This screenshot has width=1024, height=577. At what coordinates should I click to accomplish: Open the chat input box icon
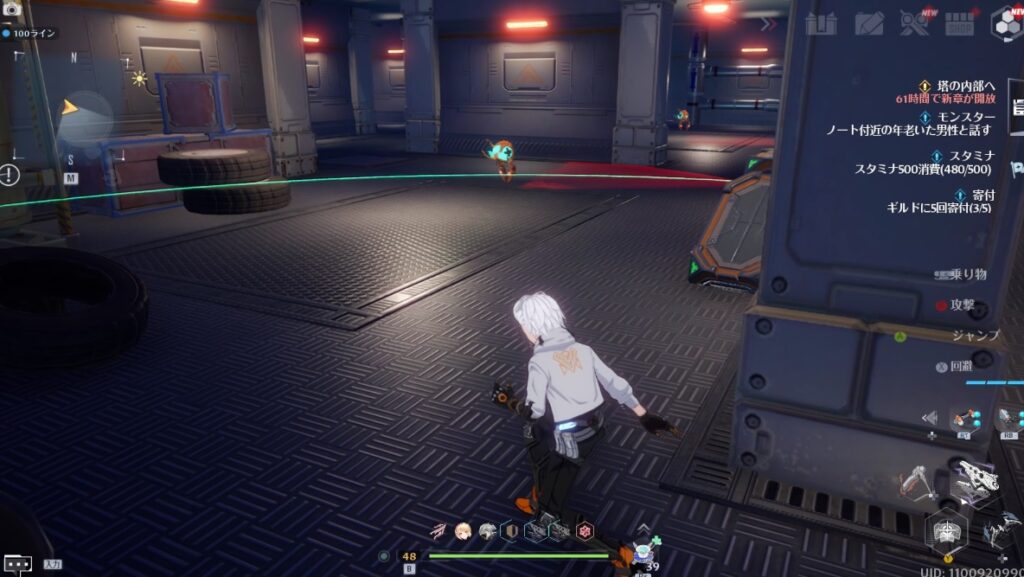pyautogui.click(x=17, y=564)
